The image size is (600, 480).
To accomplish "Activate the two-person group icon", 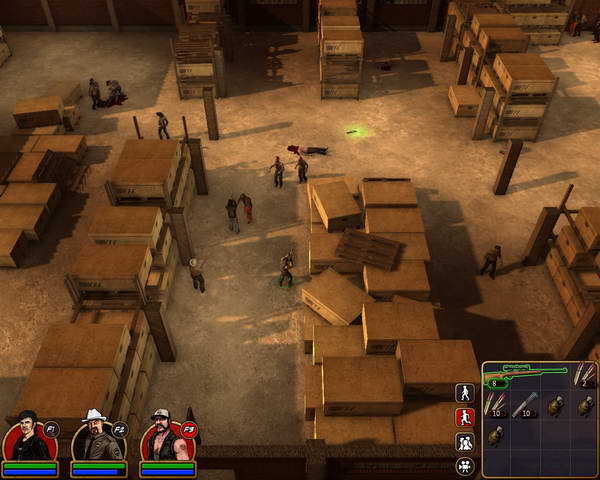I will (x=464, y=442).
